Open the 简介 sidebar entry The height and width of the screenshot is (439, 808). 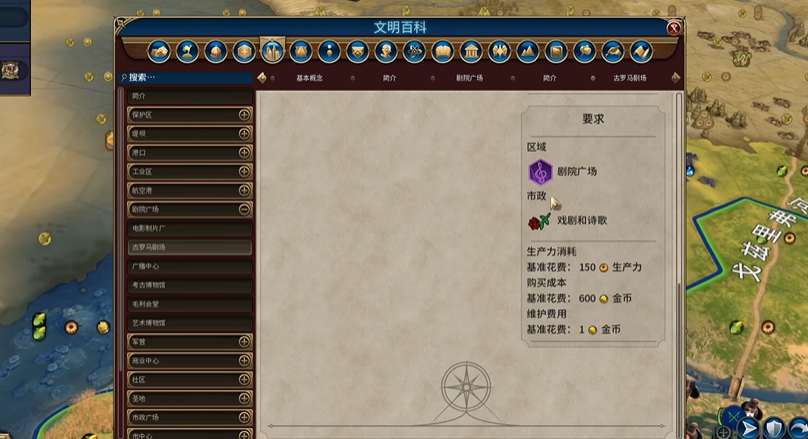point(188,96)
